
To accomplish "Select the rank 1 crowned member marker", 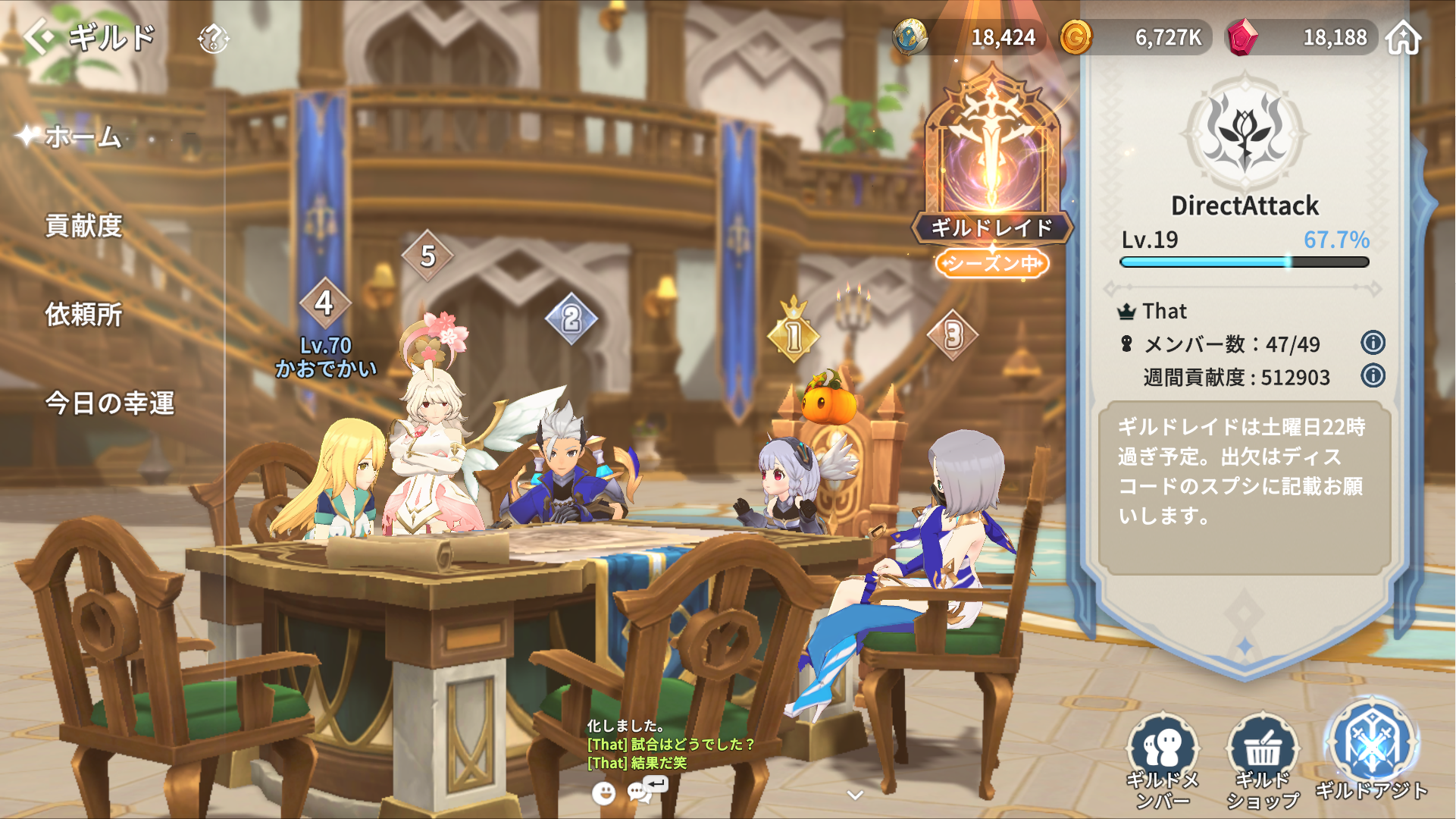I will click(793, 334).
